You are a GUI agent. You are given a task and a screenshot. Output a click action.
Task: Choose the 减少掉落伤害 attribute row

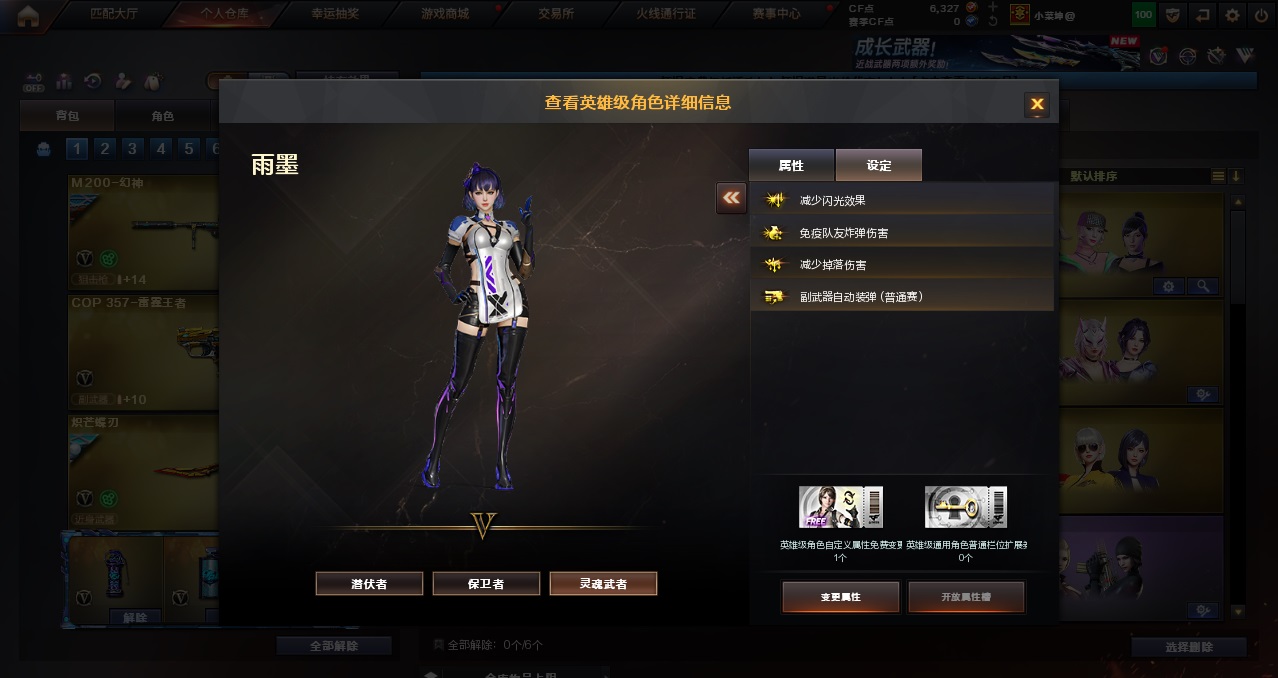902,265
